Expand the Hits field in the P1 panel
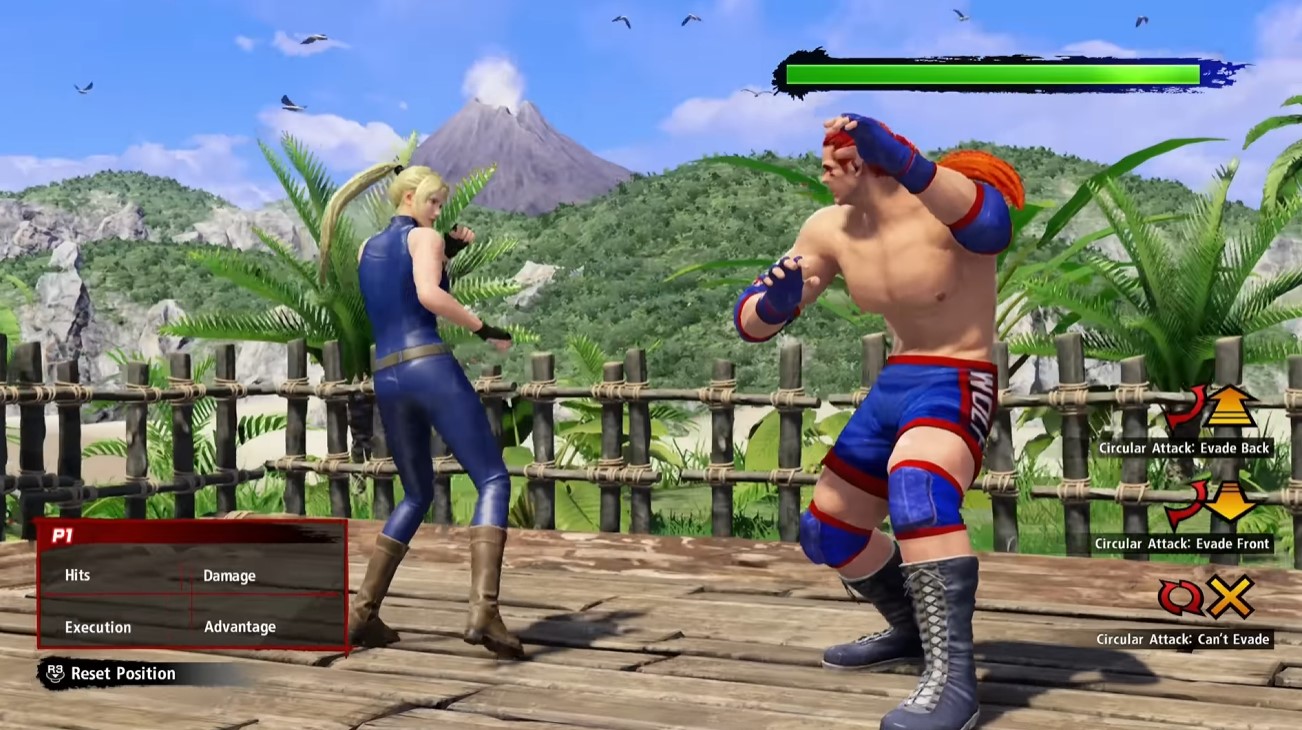 tap(77, 575)
